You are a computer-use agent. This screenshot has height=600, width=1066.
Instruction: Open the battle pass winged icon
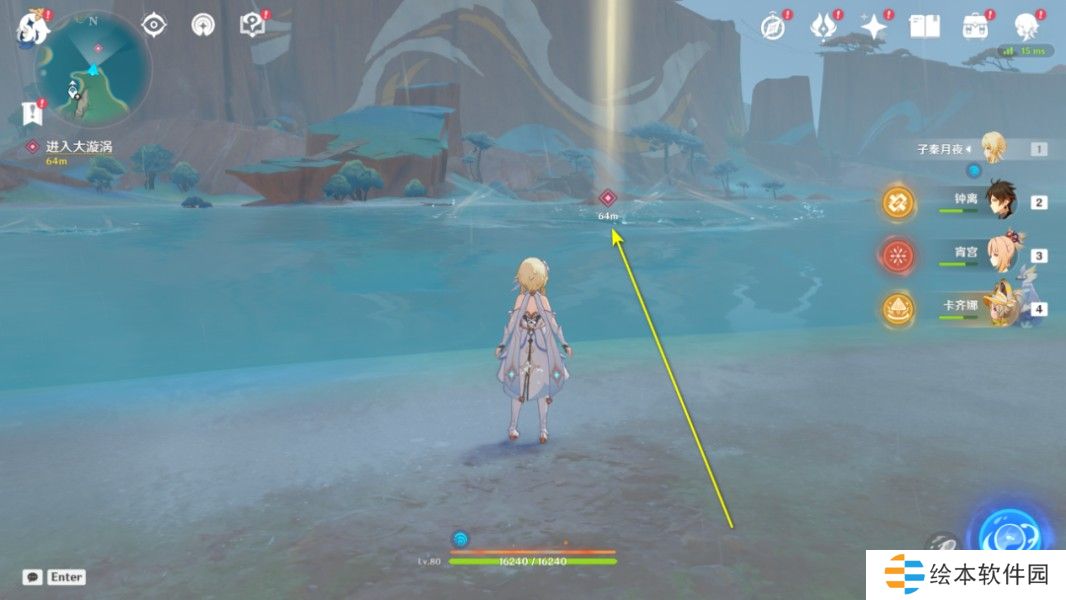pos(824,27)
